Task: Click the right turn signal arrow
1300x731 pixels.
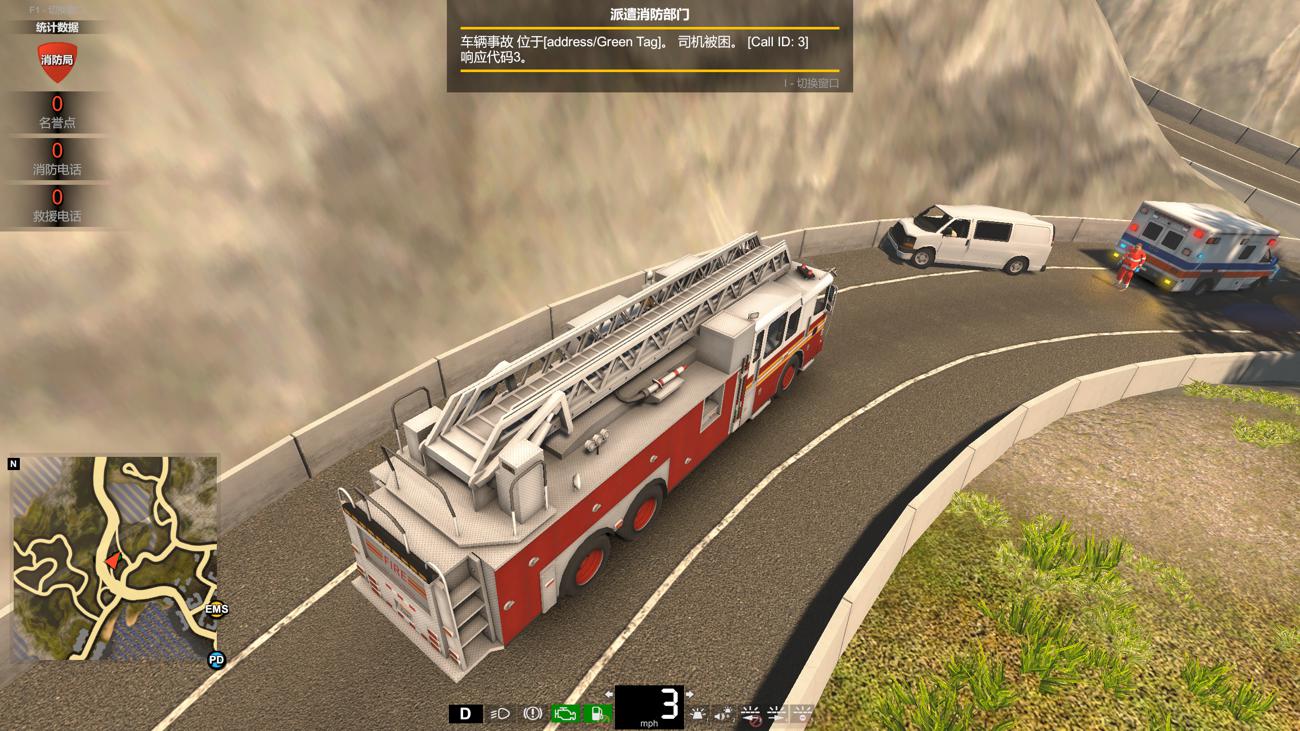Action: click(689, 694)
